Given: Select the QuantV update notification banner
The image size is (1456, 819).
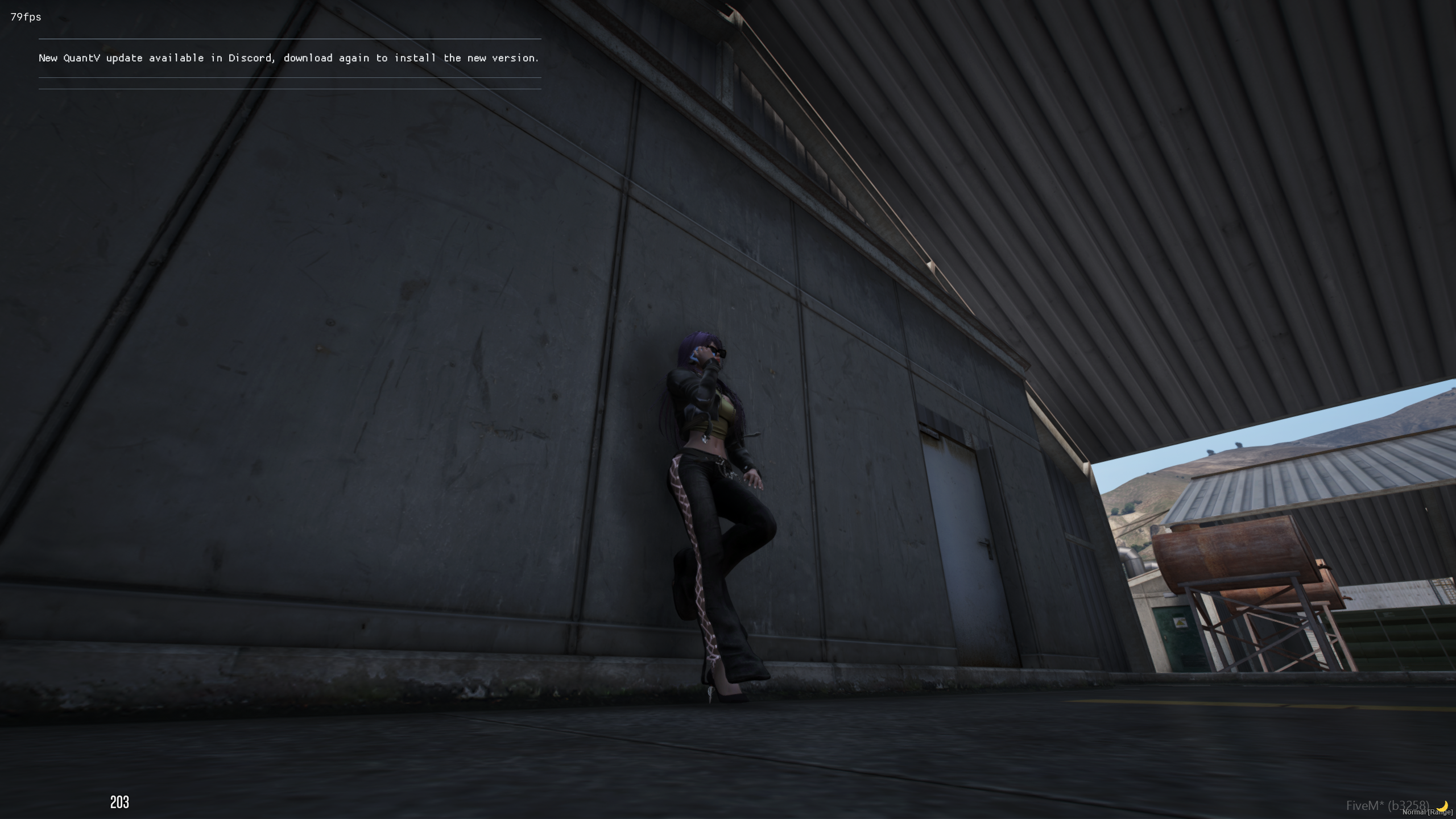Looking at the screenshot, I should point(289,58).
